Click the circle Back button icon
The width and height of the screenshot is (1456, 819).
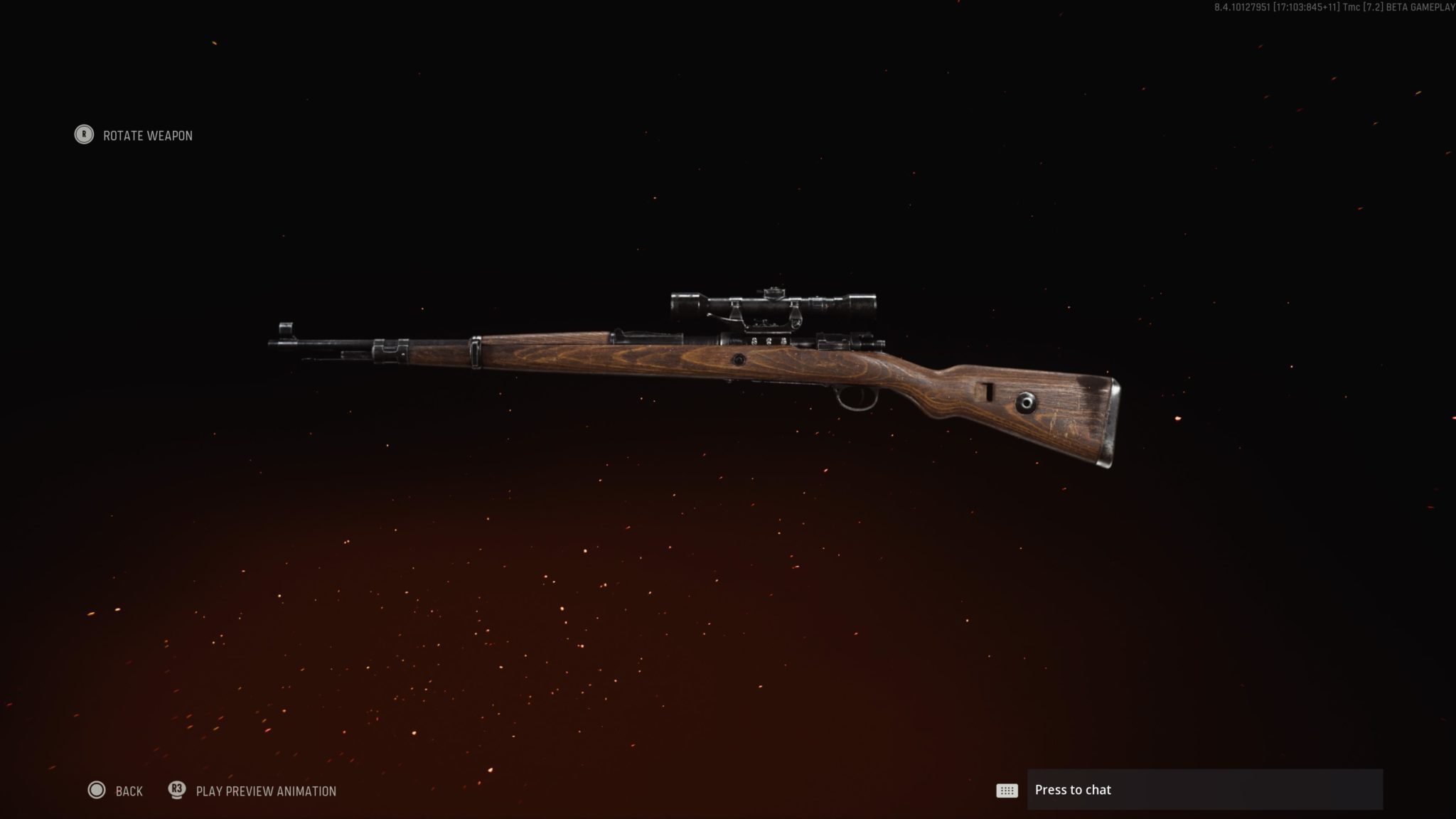[98, 791]
